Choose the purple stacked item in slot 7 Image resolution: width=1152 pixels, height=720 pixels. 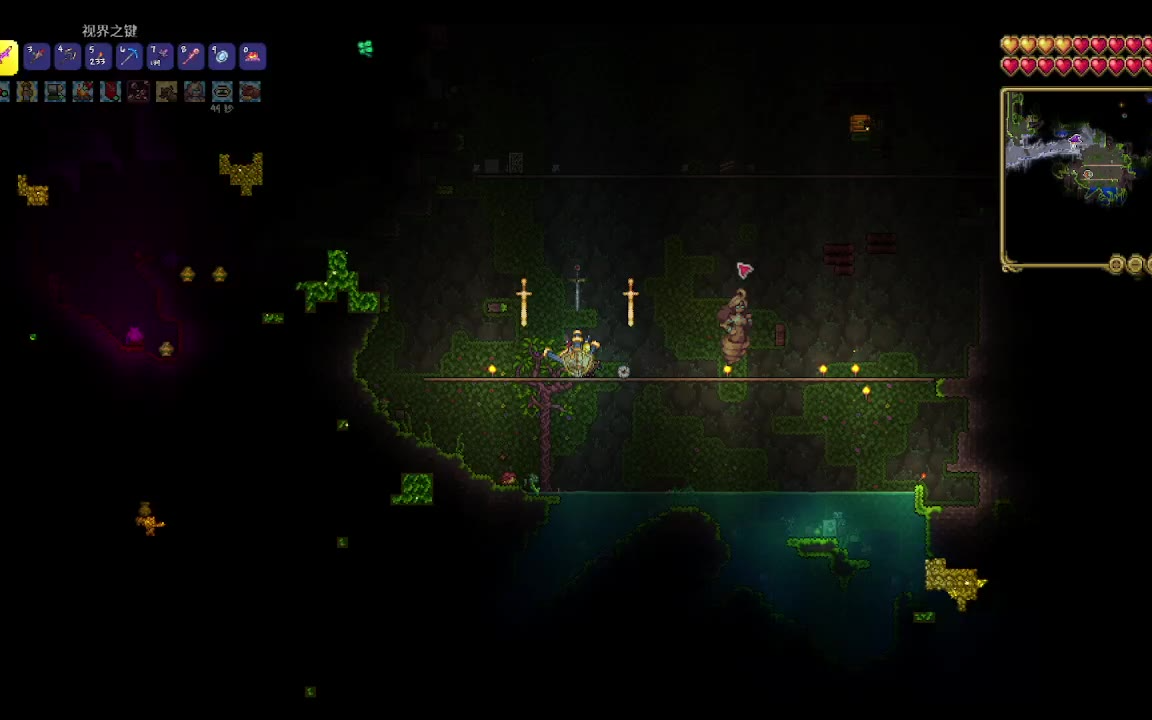click(x=160, y=56)
